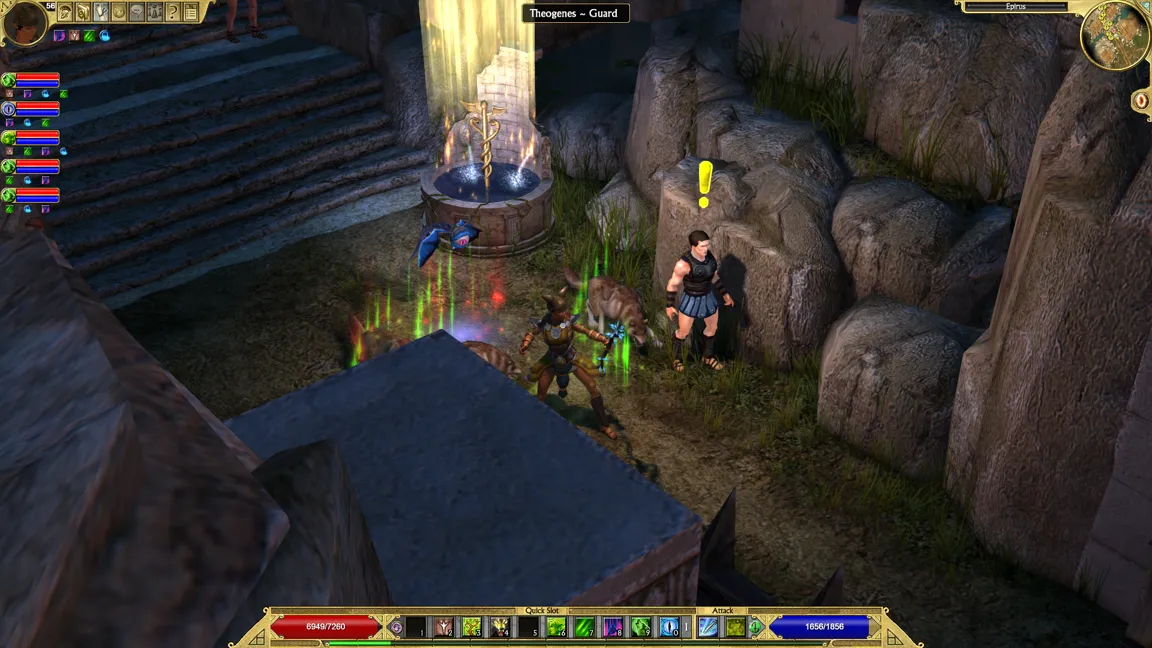This screenshot has width=1152, height=648.
Task: Activate quick slot 4 skill
Action: [x=499, y=627]
